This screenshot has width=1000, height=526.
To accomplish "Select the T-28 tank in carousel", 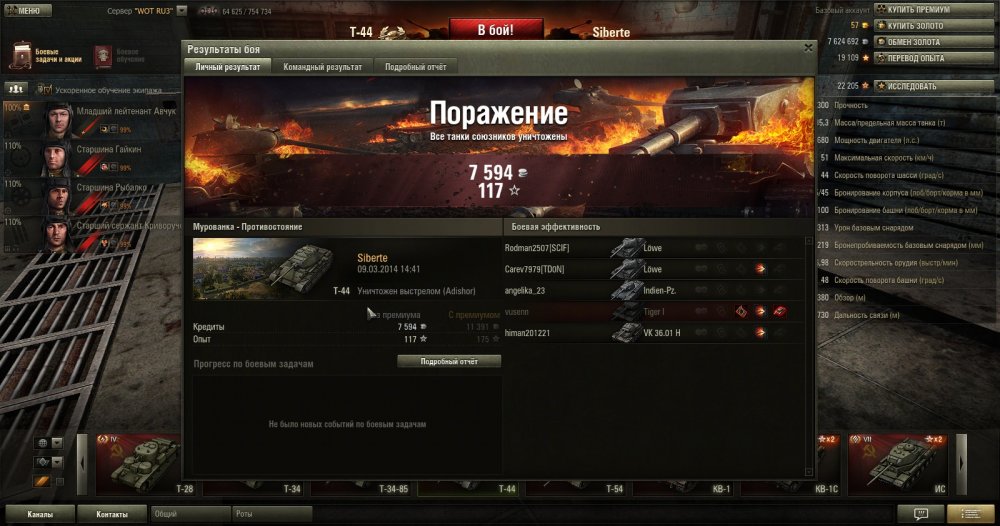I will (137, 465).
